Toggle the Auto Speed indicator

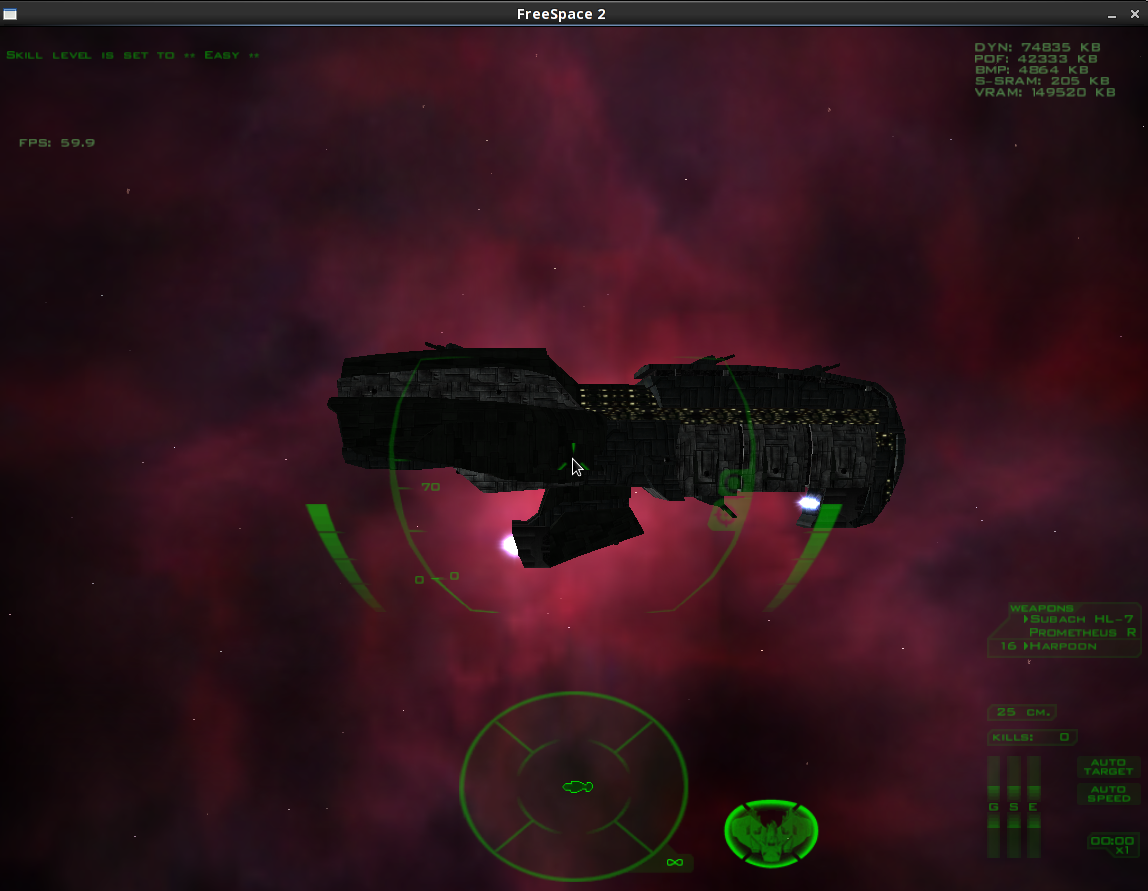click(x=1109, y=794)
